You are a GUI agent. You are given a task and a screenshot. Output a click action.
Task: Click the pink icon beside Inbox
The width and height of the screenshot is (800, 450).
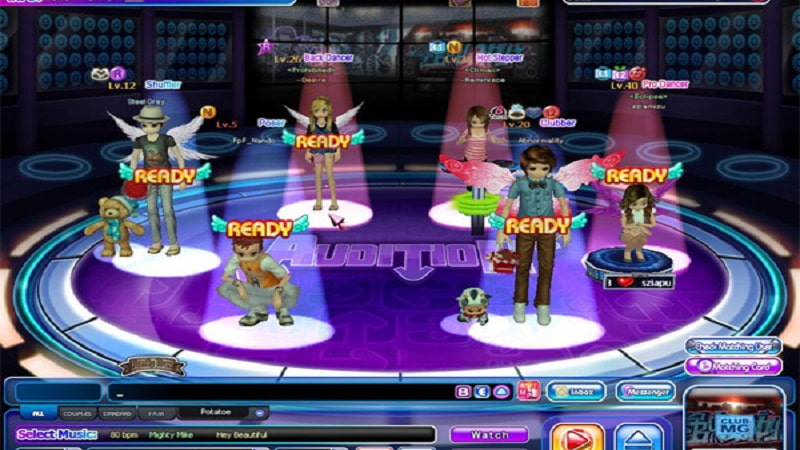pos(529,391)
